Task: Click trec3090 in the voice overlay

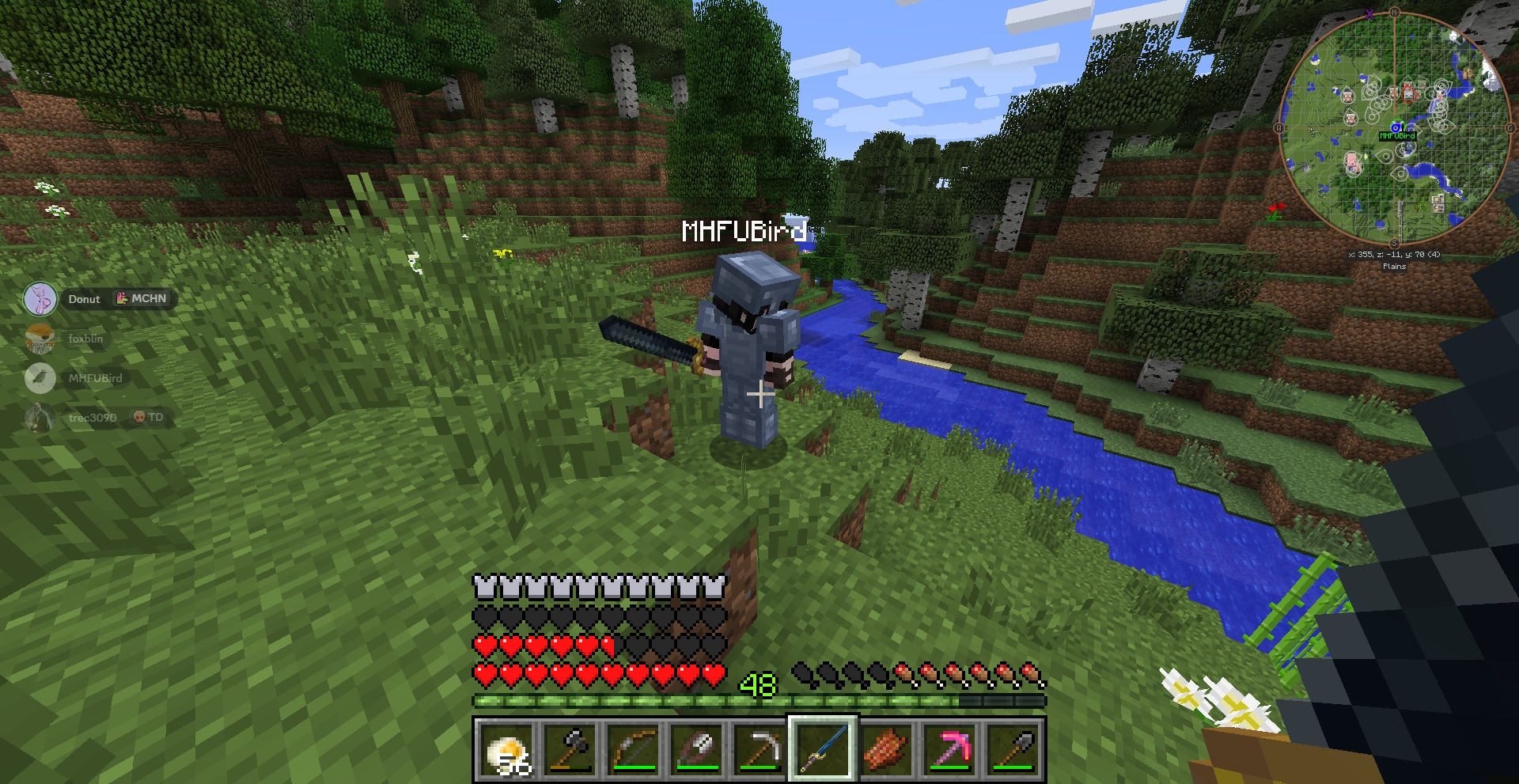Action: pos(92,418)
